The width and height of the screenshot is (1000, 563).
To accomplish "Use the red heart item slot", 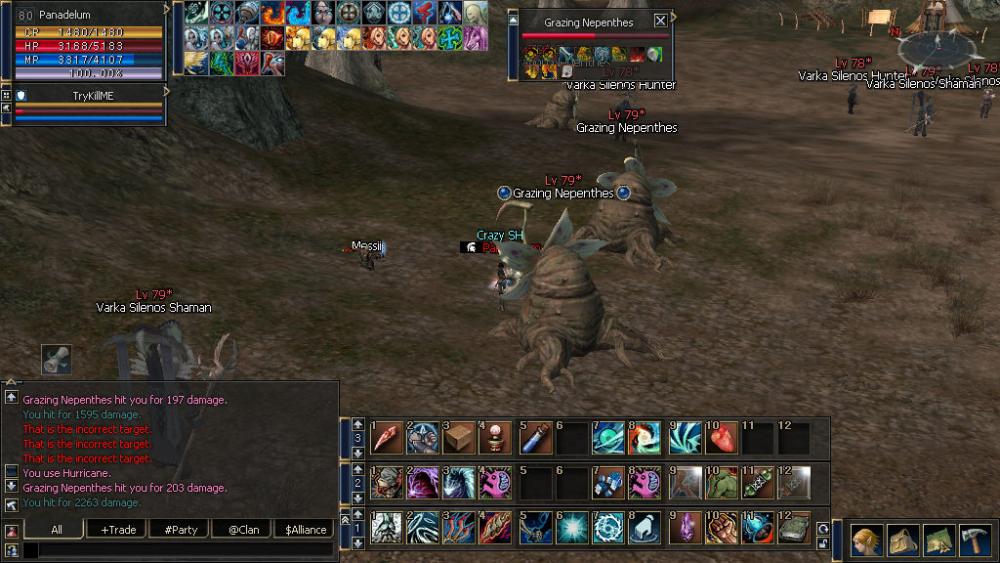I will 720,437.
